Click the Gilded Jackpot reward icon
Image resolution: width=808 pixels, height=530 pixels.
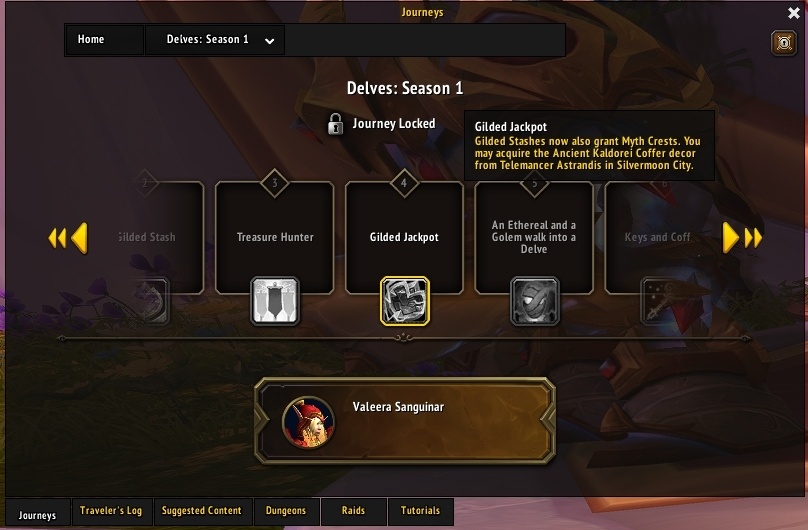(405, 301)
